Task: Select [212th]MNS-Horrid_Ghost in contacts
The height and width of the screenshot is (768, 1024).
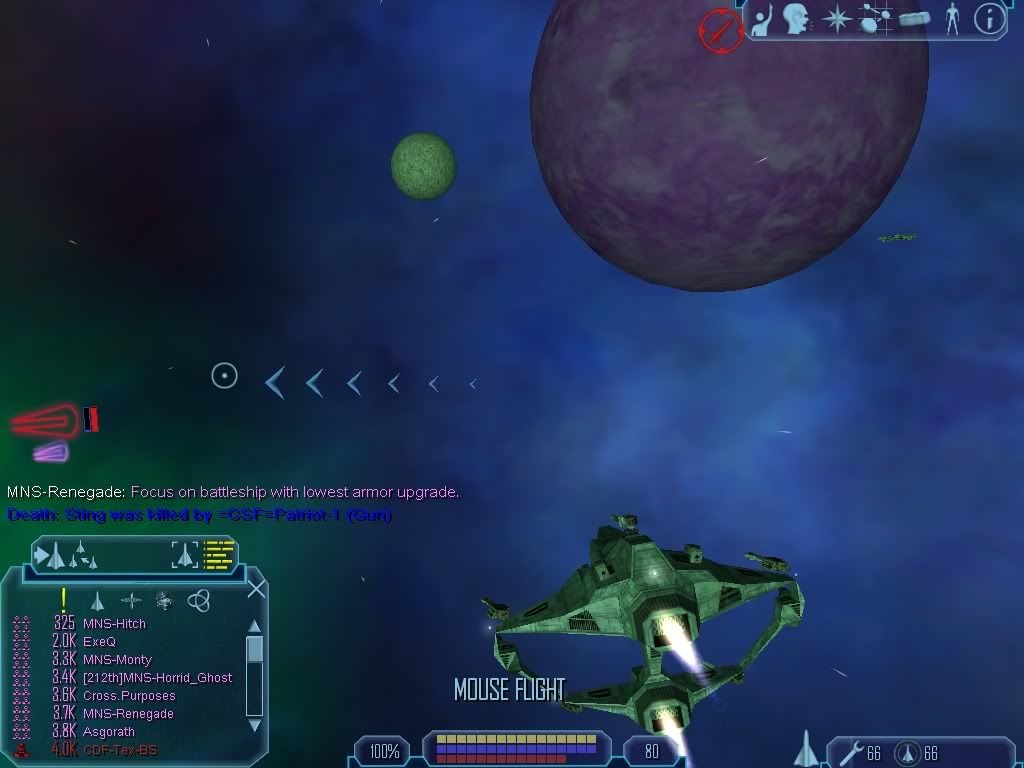Action: click(157, 678)
